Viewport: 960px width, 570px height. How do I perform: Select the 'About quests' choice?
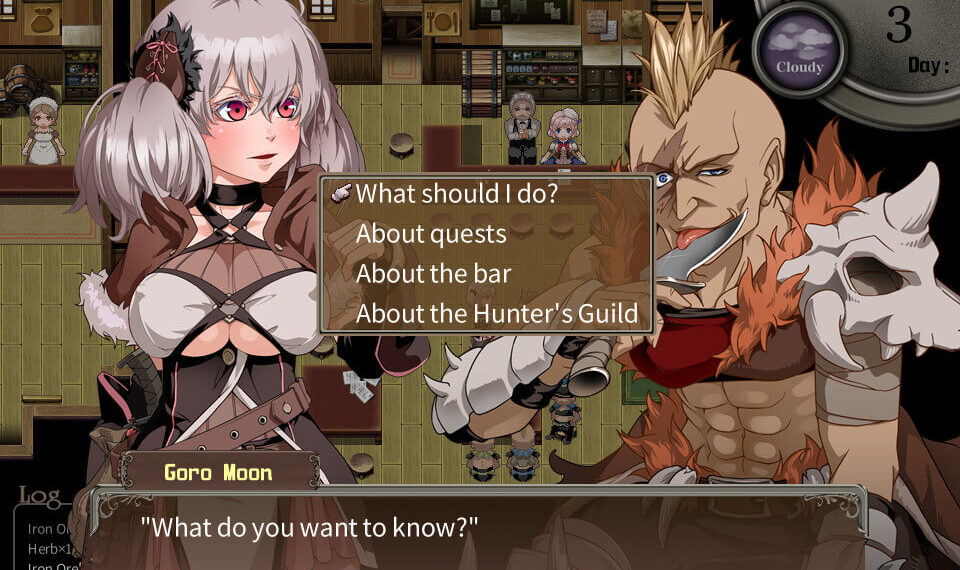[x=431, y=234]
